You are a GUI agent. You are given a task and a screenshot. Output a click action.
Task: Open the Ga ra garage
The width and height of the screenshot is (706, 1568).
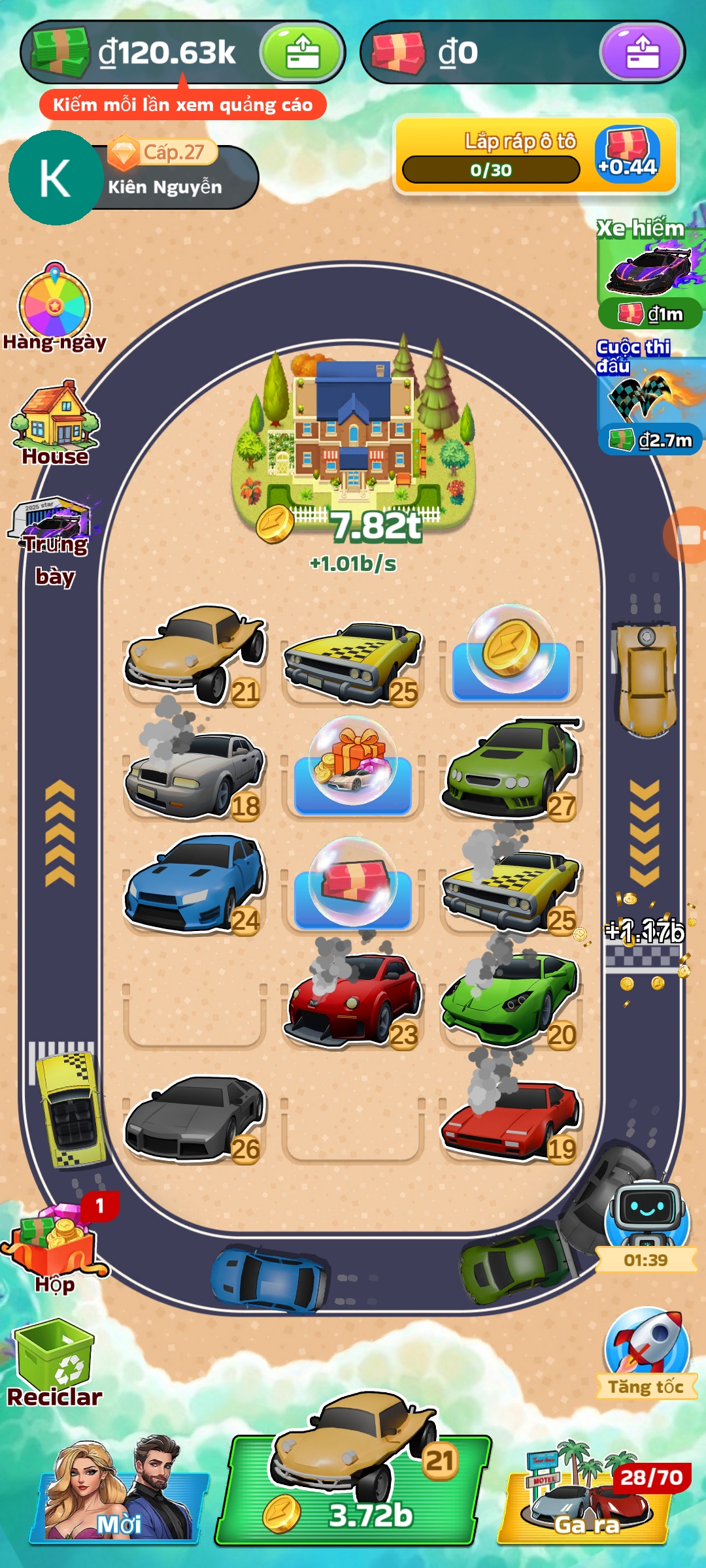click(587, 1496)
